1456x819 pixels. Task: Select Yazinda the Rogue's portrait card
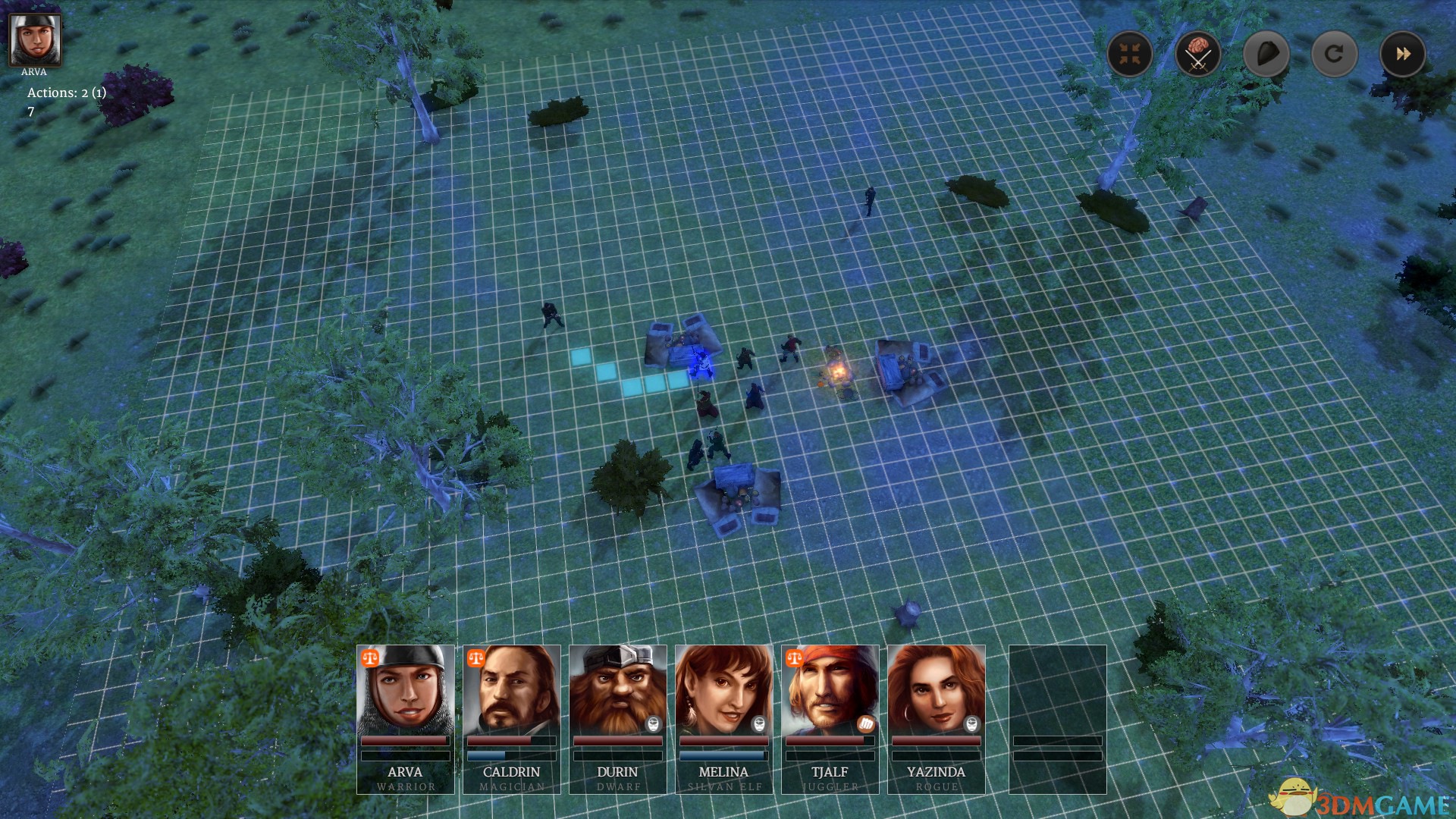(936, 718)
